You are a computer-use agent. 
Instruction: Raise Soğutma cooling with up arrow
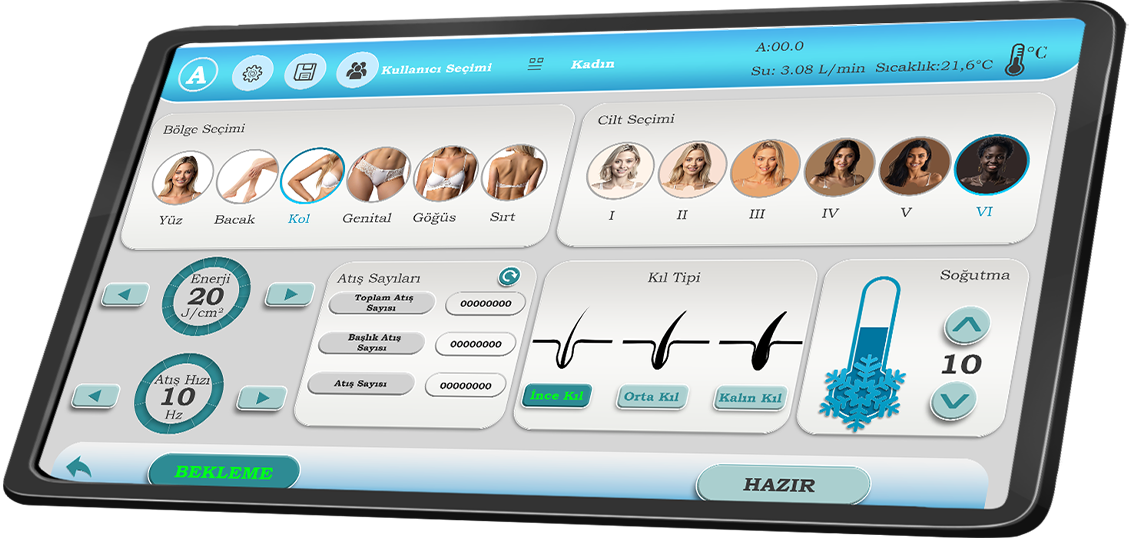coord(967,325)
